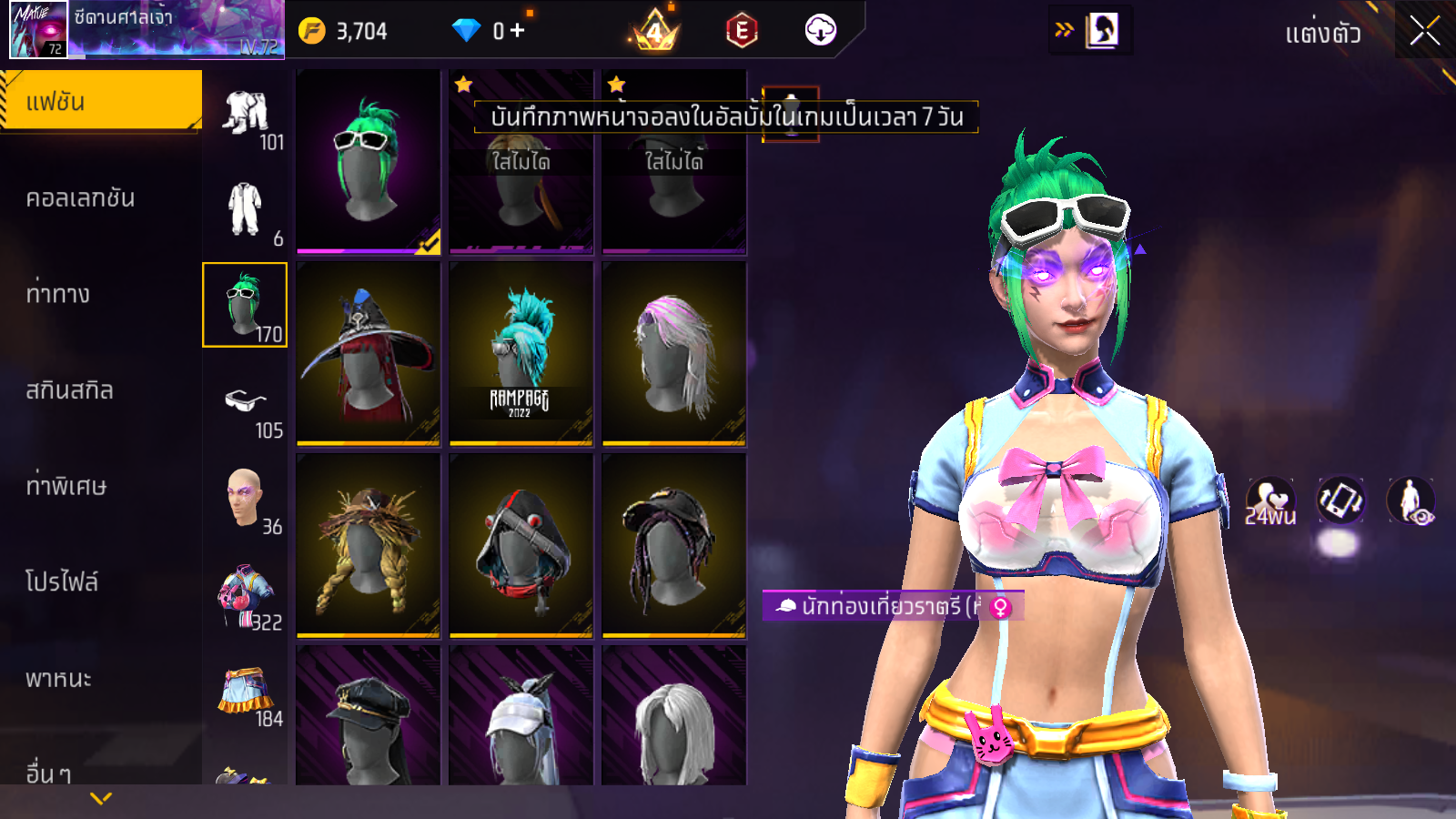Pick the black hood with red goggles
This screenshot has height=819, width=1456.
pyautogui.click(x=521, y=545)
